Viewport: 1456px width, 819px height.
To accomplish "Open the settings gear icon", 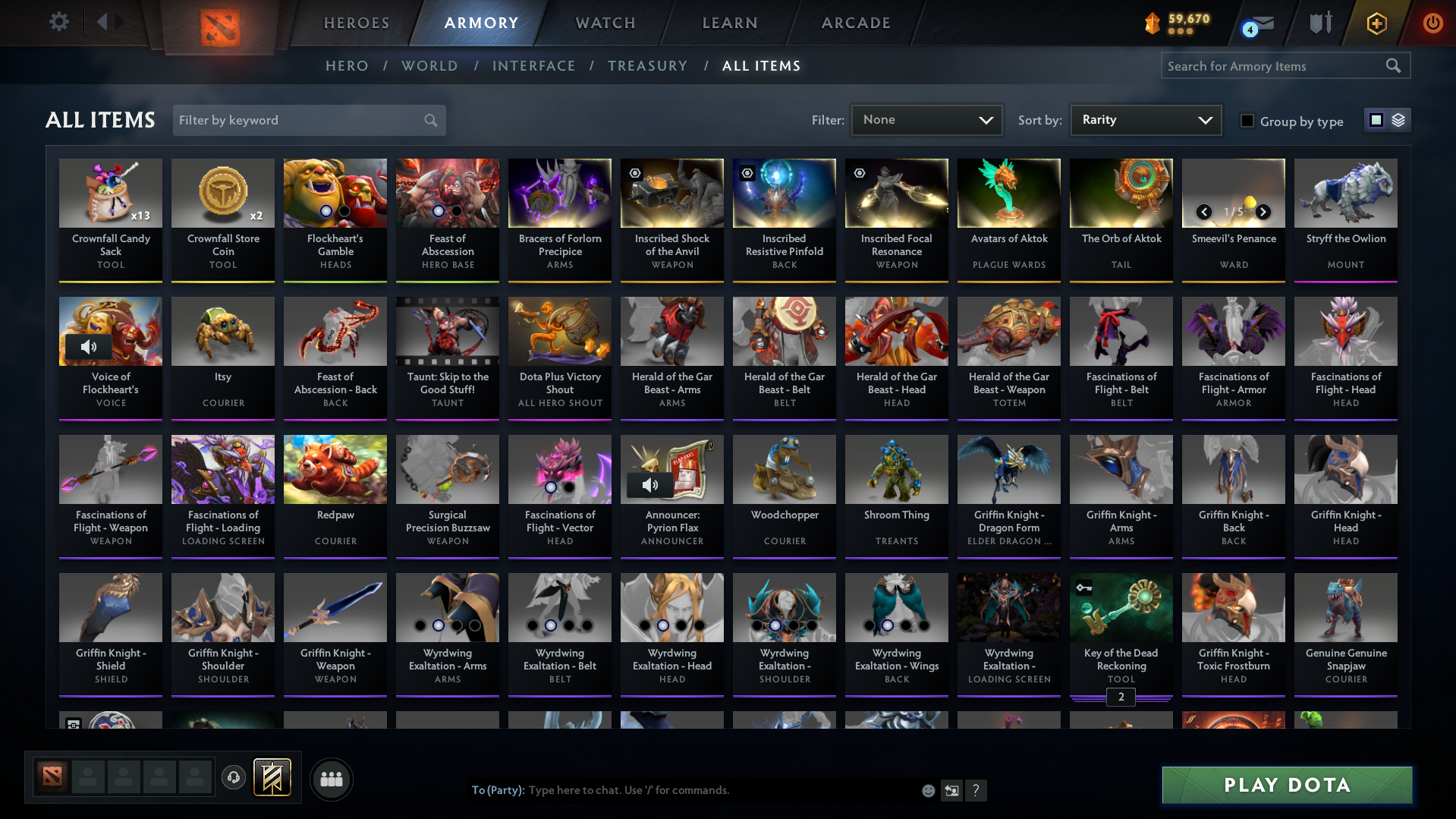I will click(x=58, y=22).
